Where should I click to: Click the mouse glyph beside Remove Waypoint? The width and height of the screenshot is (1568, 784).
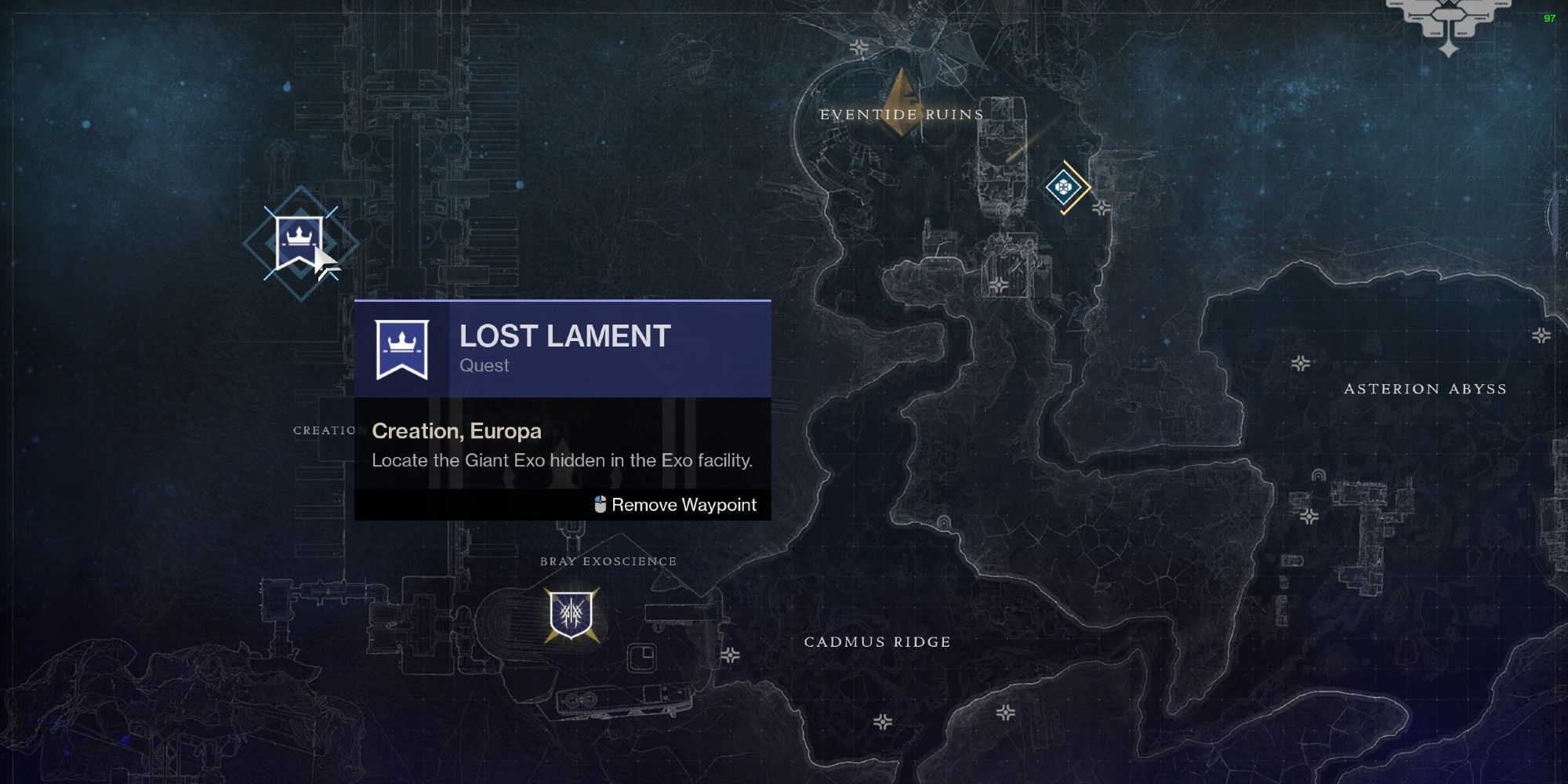click(x=599, y=505)
